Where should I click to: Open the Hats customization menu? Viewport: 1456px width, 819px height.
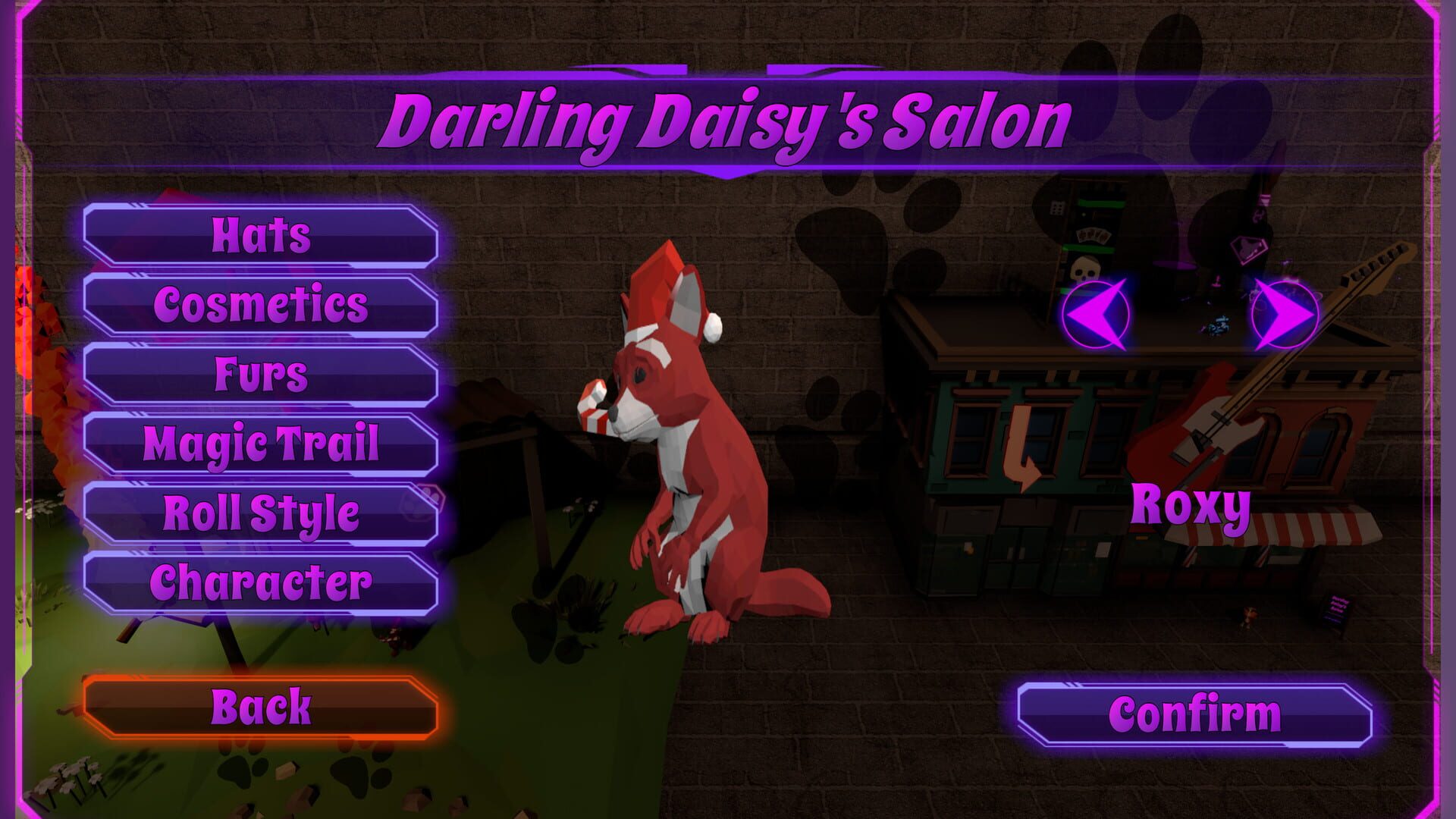coord(262,235)
